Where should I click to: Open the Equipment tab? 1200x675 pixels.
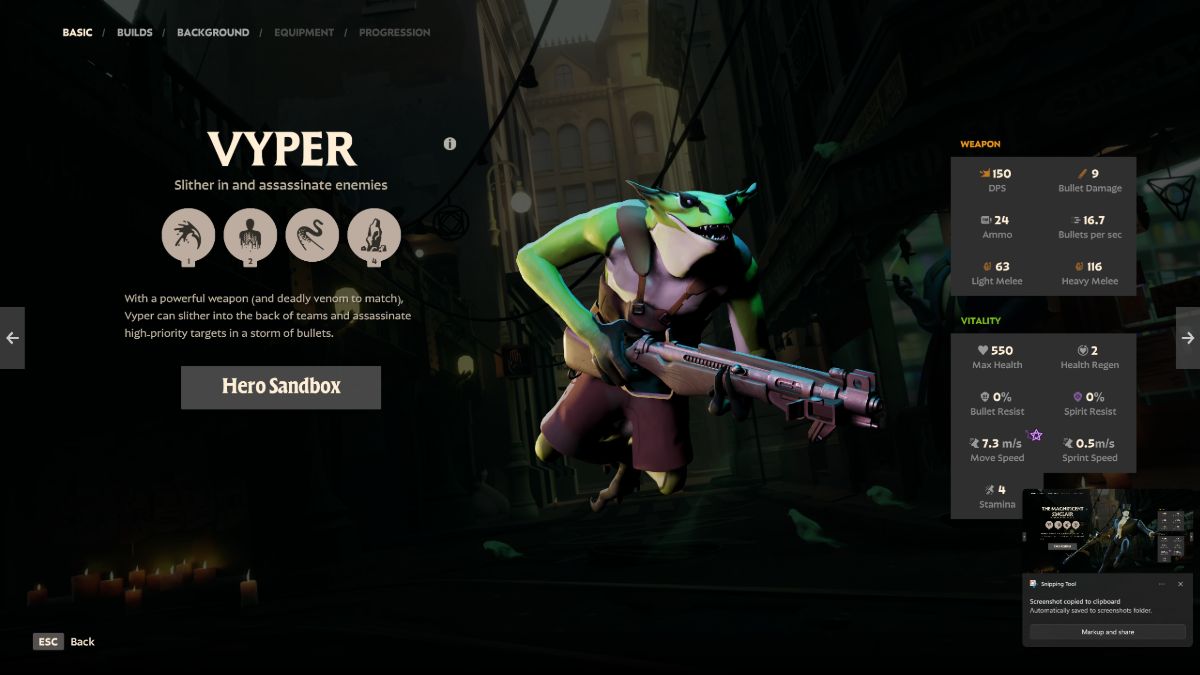click(303, 33)
